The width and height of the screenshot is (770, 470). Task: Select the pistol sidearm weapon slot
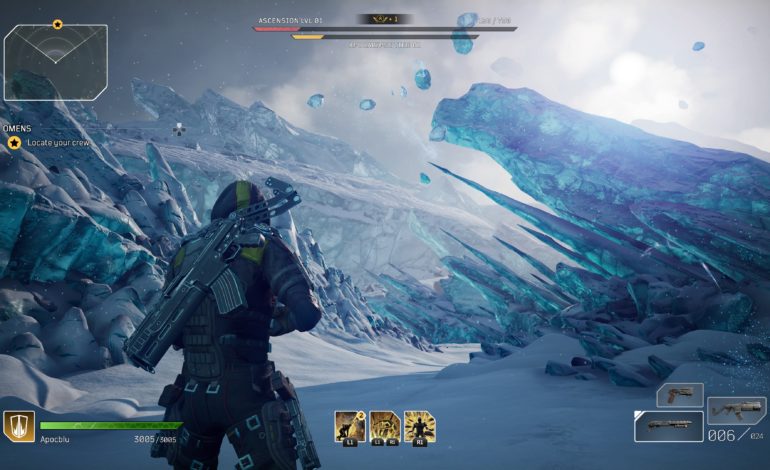click(x=680, y=394)
